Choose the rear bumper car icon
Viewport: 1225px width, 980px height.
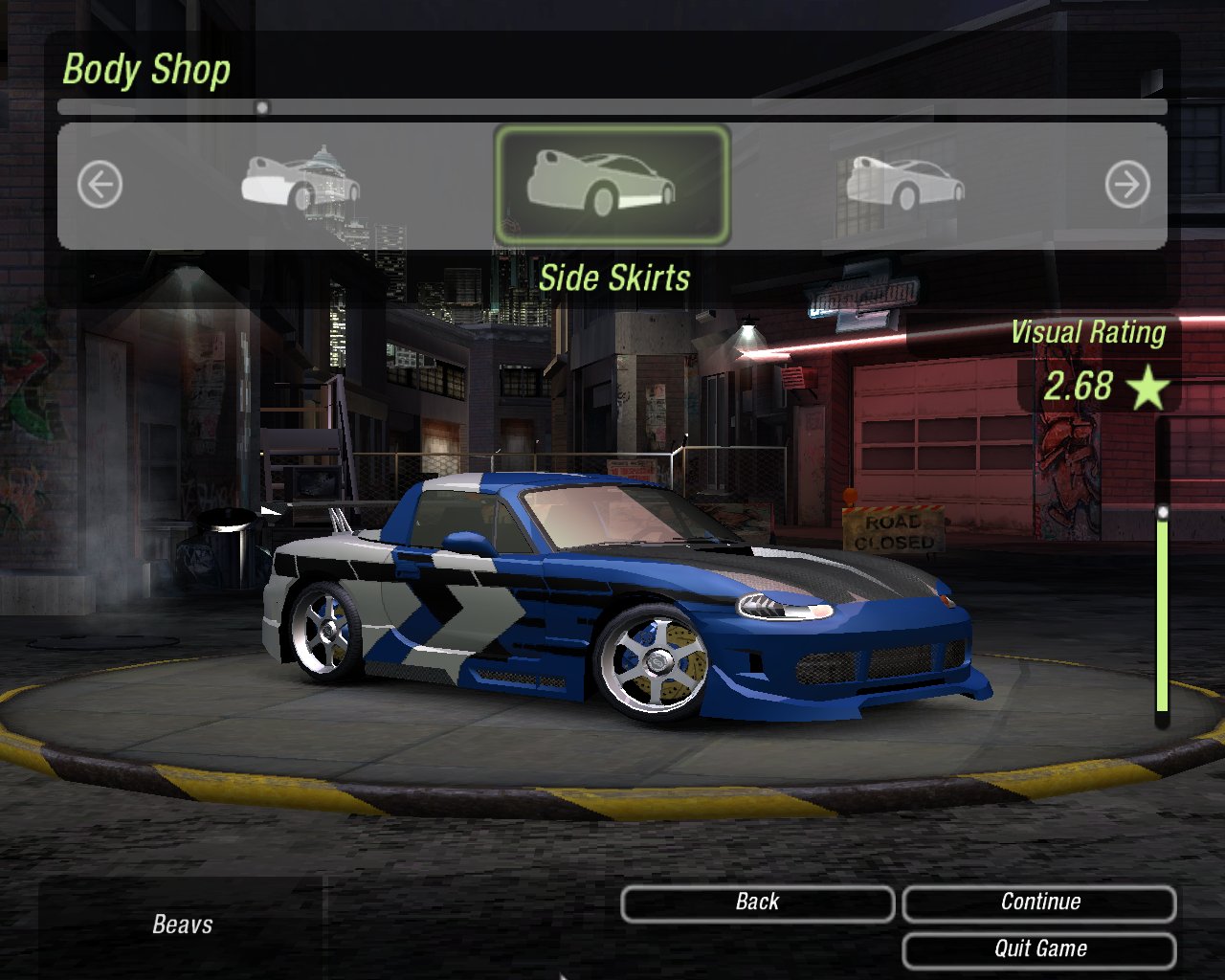(x=300, y=180)
